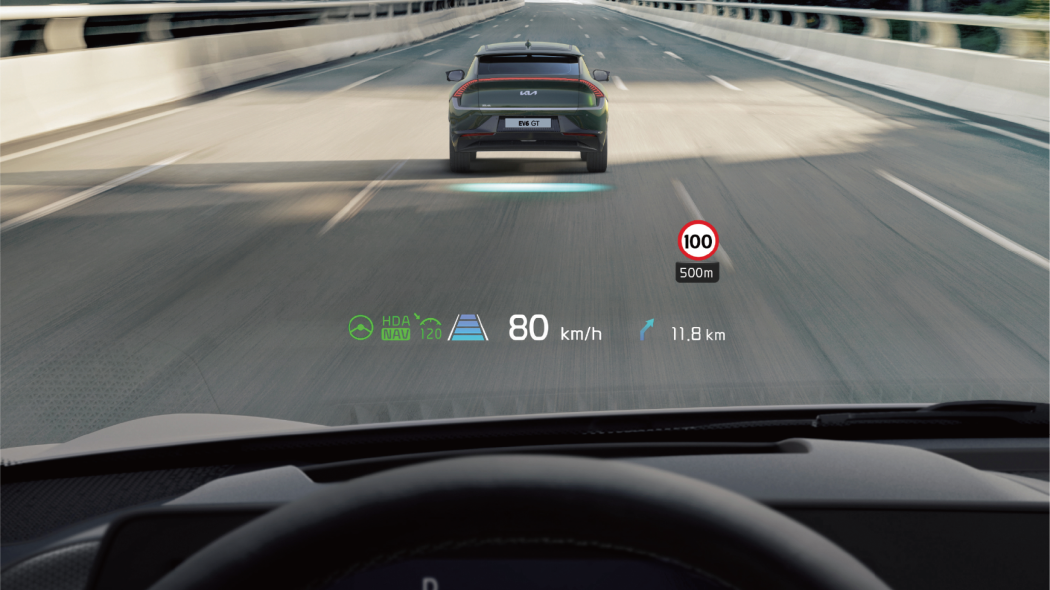Click the green steering wheel assist icon
This screenshot has width=1050, height=590.
tap(360, 328)
